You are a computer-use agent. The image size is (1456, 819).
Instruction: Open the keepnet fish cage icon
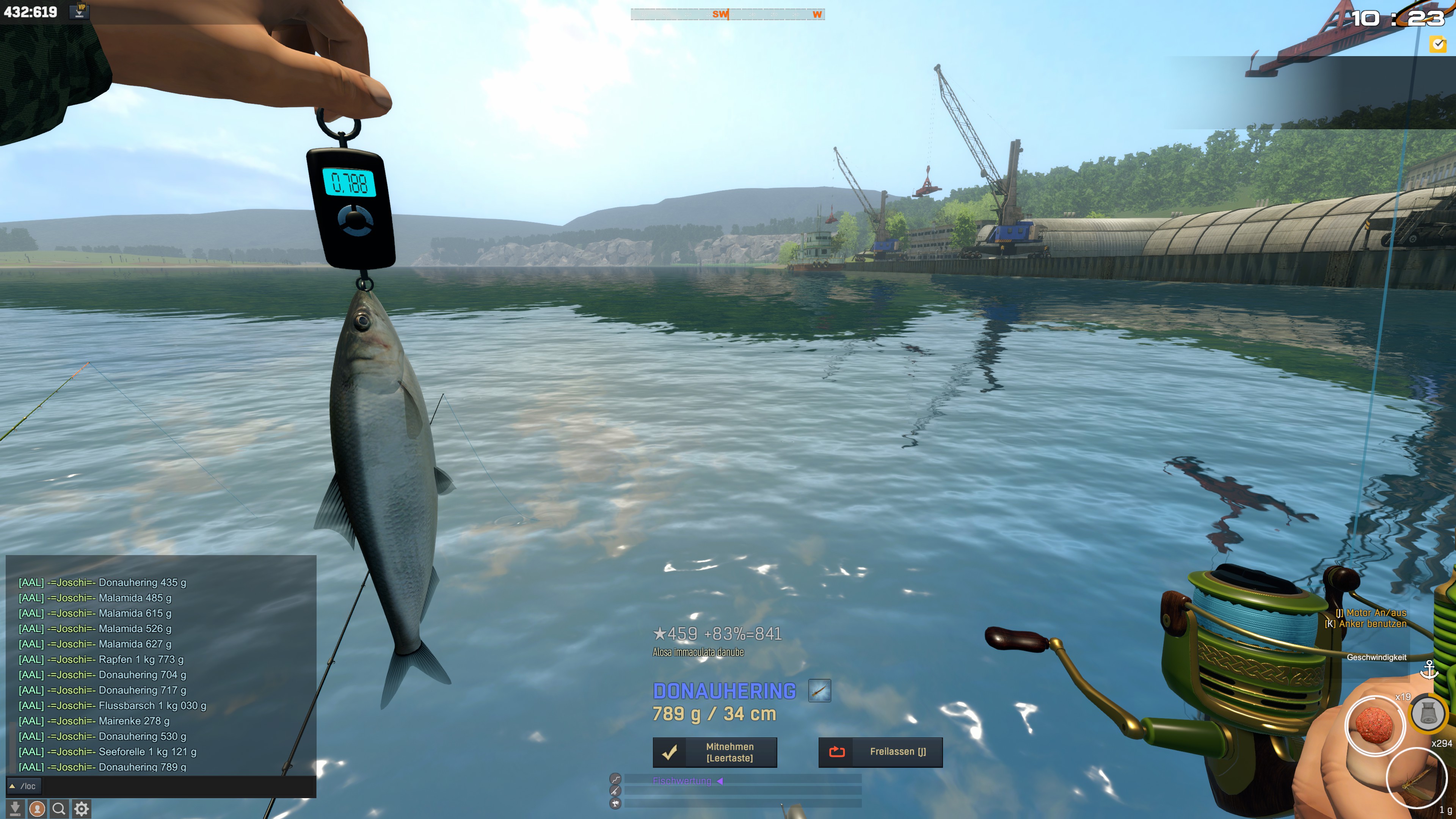pos(1428,714)
